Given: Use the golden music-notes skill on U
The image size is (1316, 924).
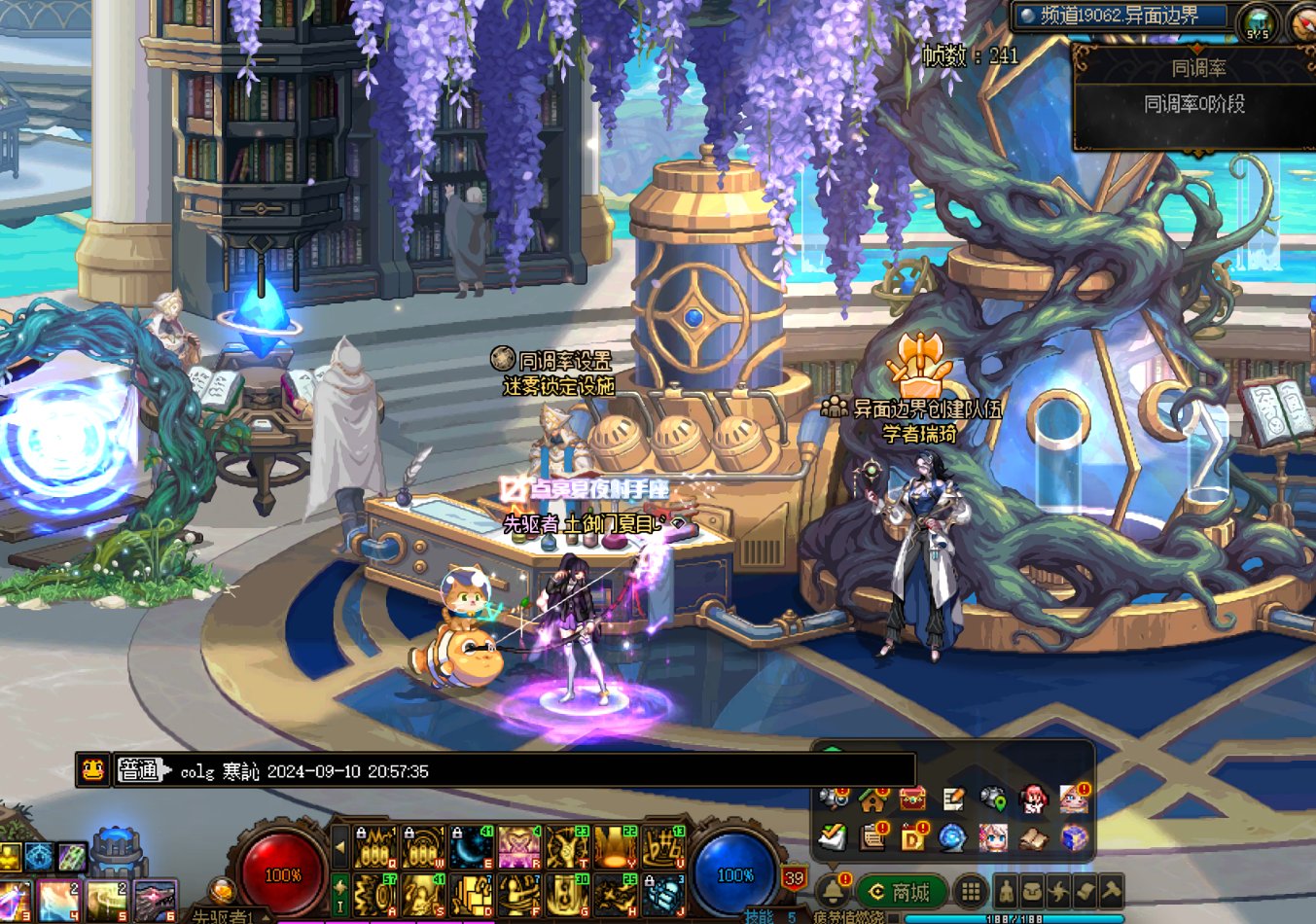Looking at the screenshot, I should (x=663, y=848).
